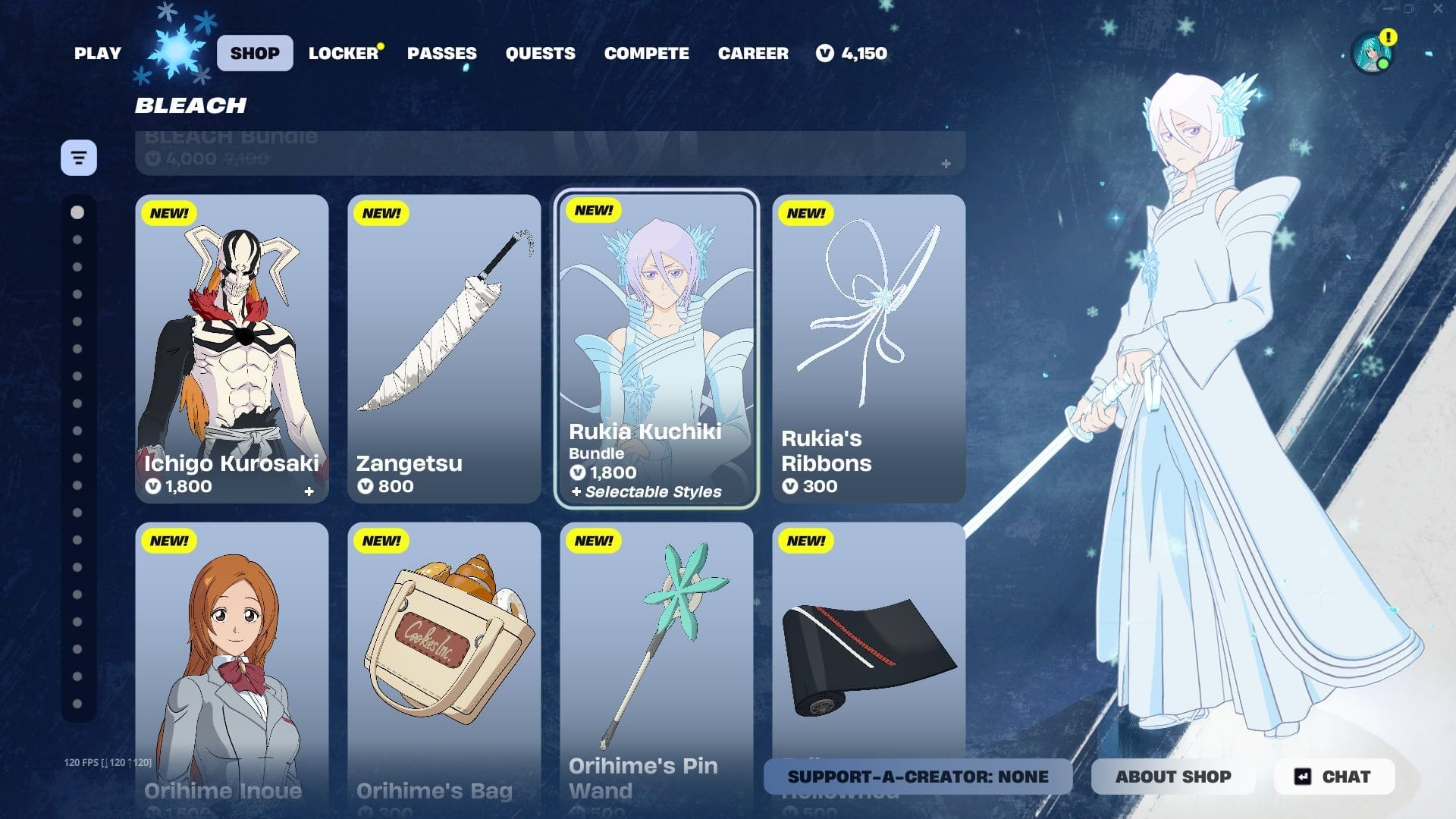This screenshot has width=1456, height=819.
Task: Open the shop filter icon
Action: [78, 157]
